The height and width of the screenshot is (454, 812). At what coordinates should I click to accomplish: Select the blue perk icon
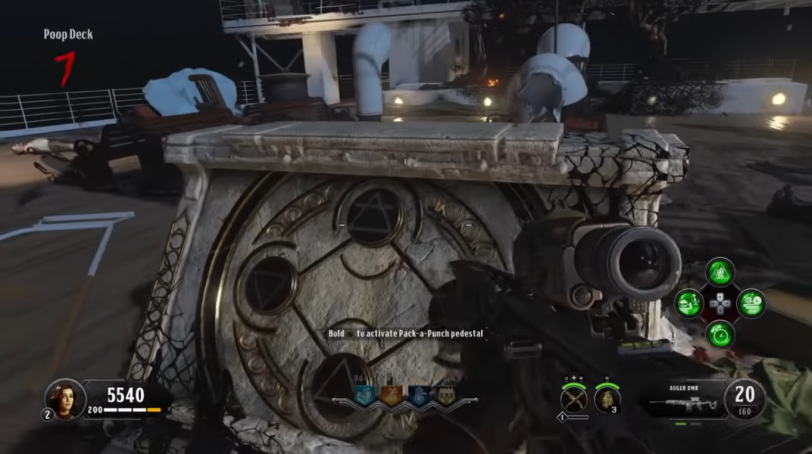point(364,396)
